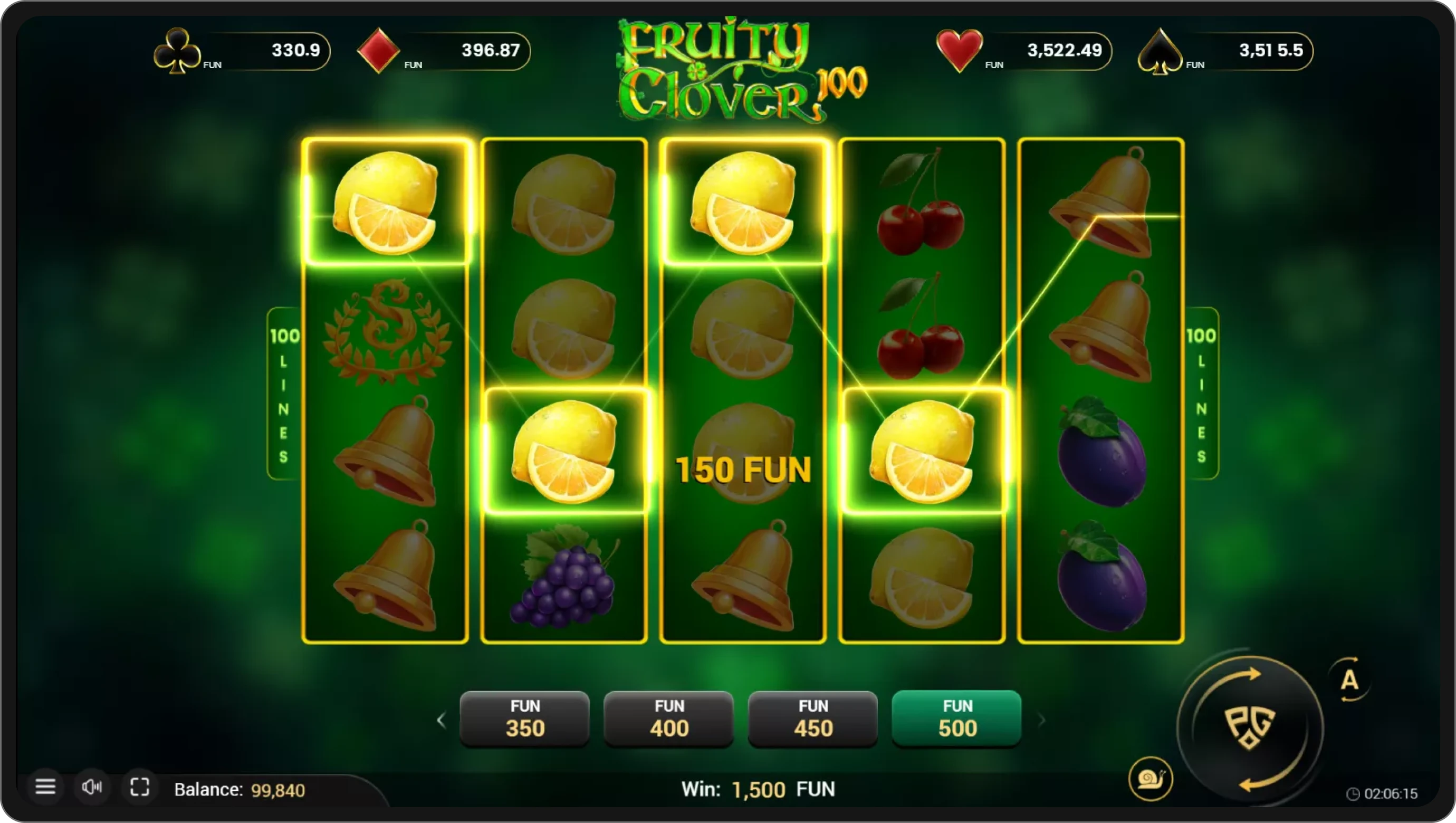Click the left arrow to see lower bets
Viewport: 1456px width, 823px height.
click(x=442, y=719)
